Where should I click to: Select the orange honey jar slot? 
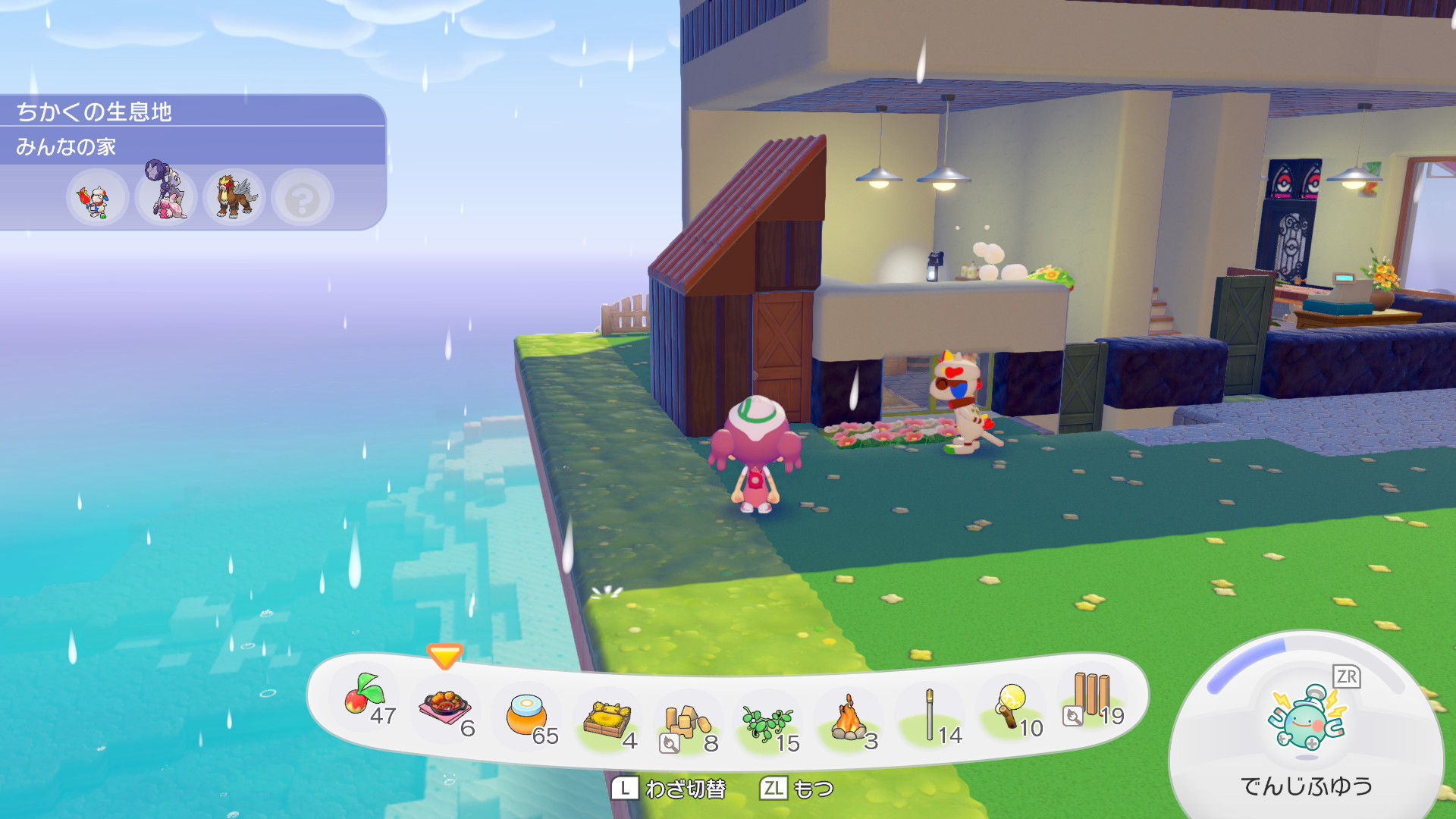point(527,715)
